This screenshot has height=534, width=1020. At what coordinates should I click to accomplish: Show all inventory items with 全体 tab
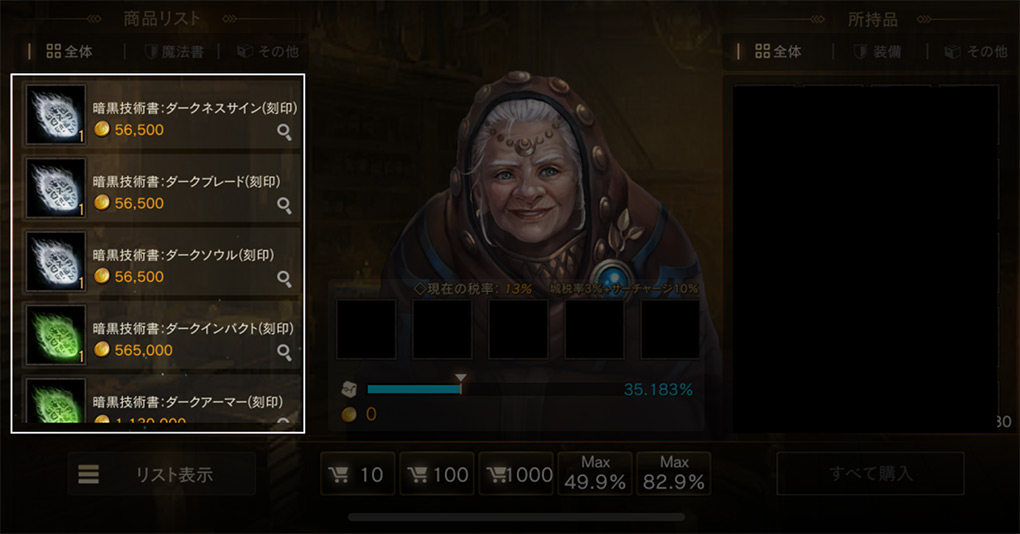tap(778, 52)
